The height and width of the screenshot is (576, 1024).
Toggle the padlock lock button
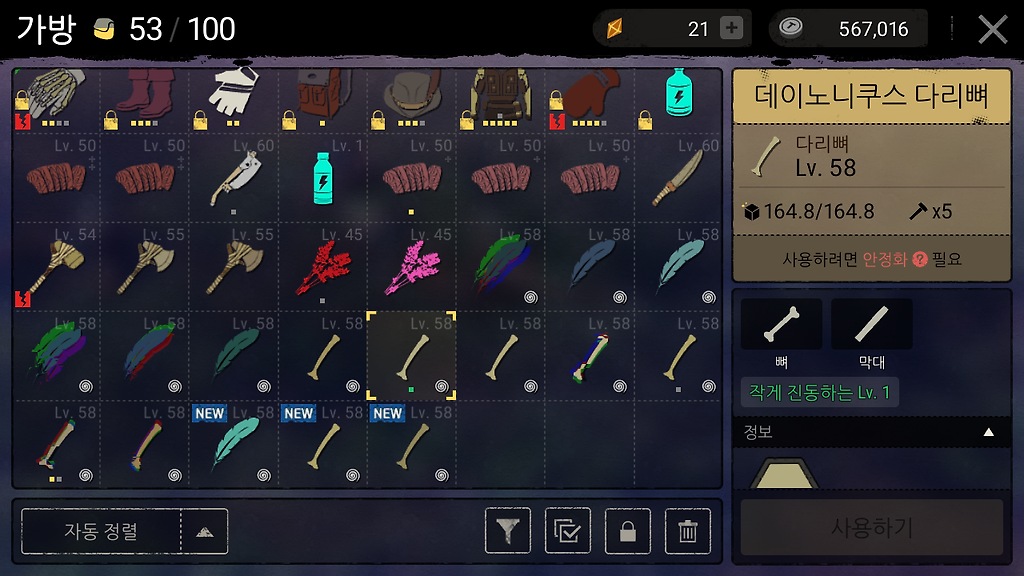point(628,531)
